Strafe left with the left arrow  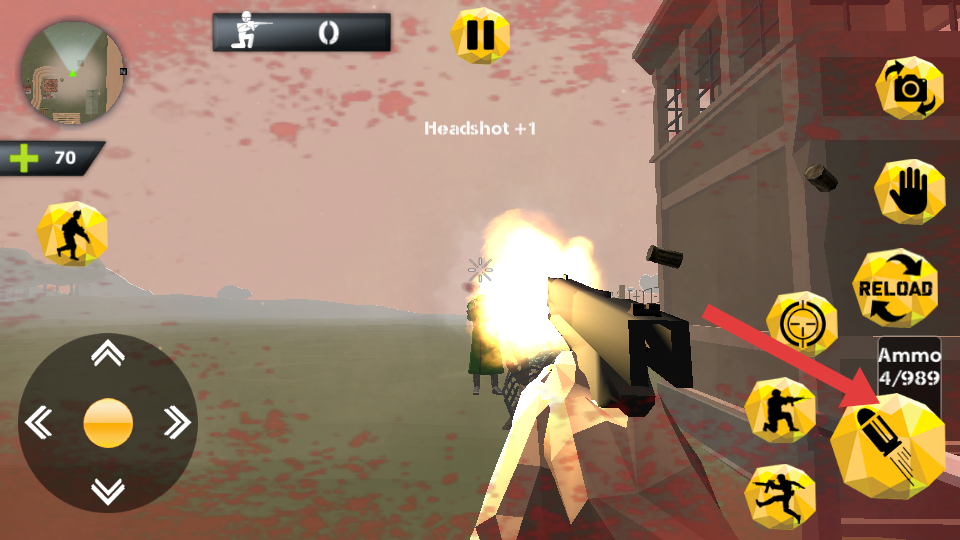[x=39, y=422]
